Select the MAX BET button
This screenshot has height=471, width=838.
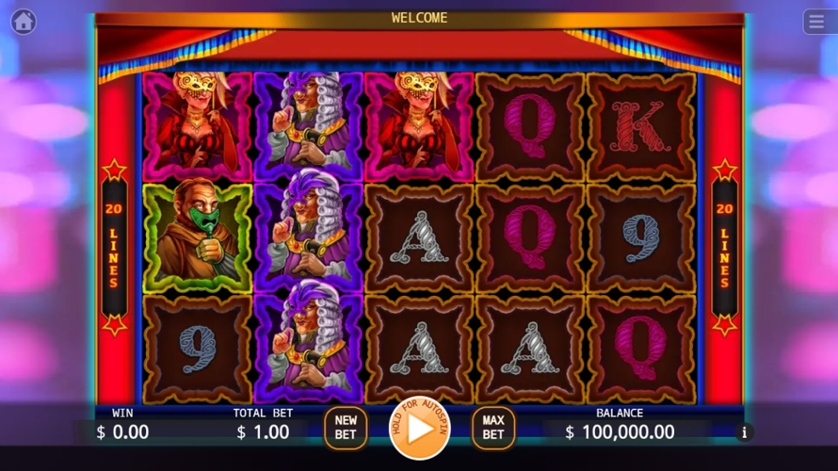493,428
